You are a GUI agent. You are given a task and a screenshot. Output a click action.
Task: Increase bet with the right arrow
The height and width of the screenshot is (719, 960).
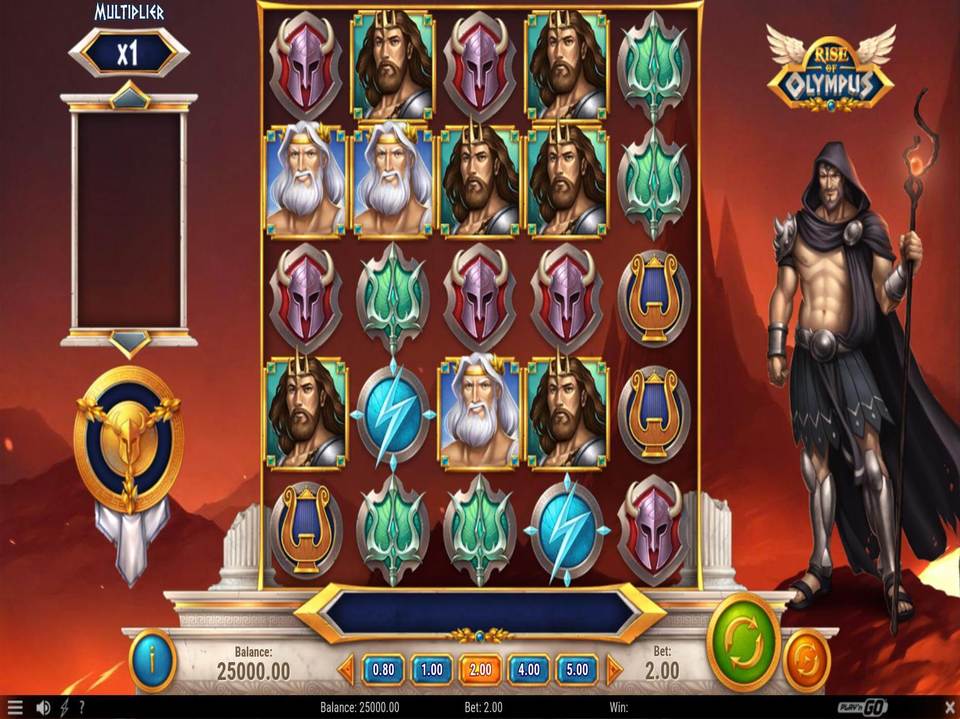(x=613, y=669)
